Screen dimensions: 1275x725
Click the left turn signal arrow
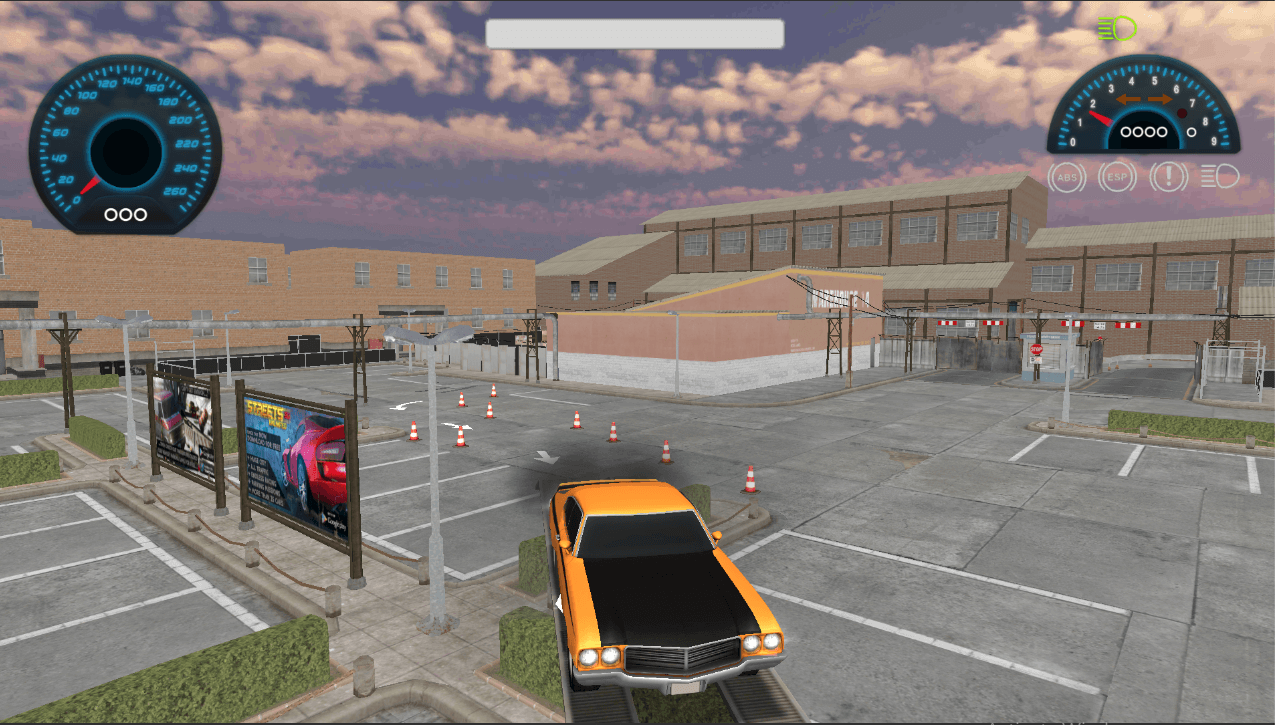click(1130, 100)
